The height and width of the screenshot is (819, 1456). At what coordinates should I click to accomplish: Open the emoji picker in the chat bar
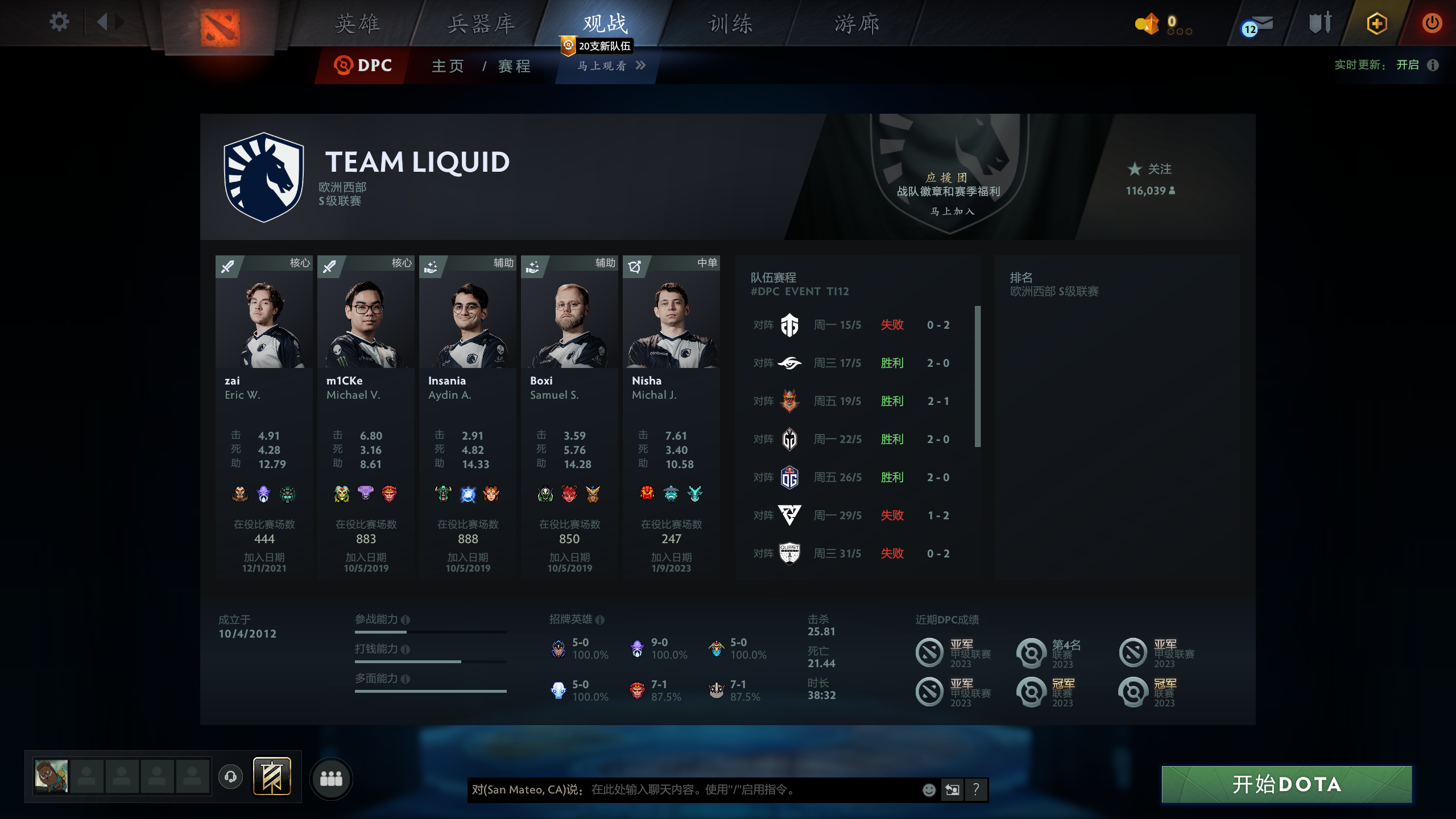(x=928, y=790)
